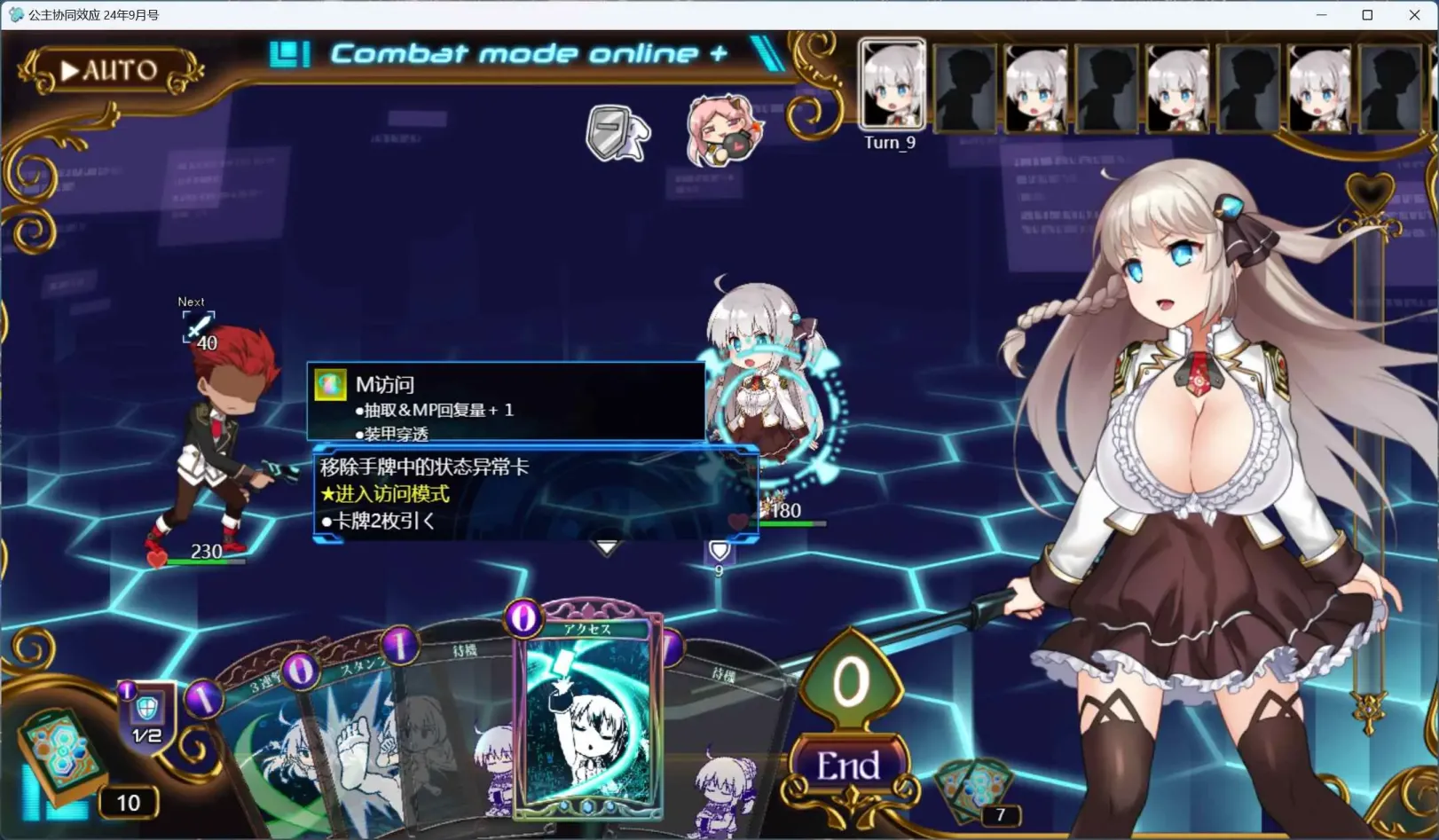
Task: Expand the white arrow below the enemy girl
Action: click(x=606, y=548)
